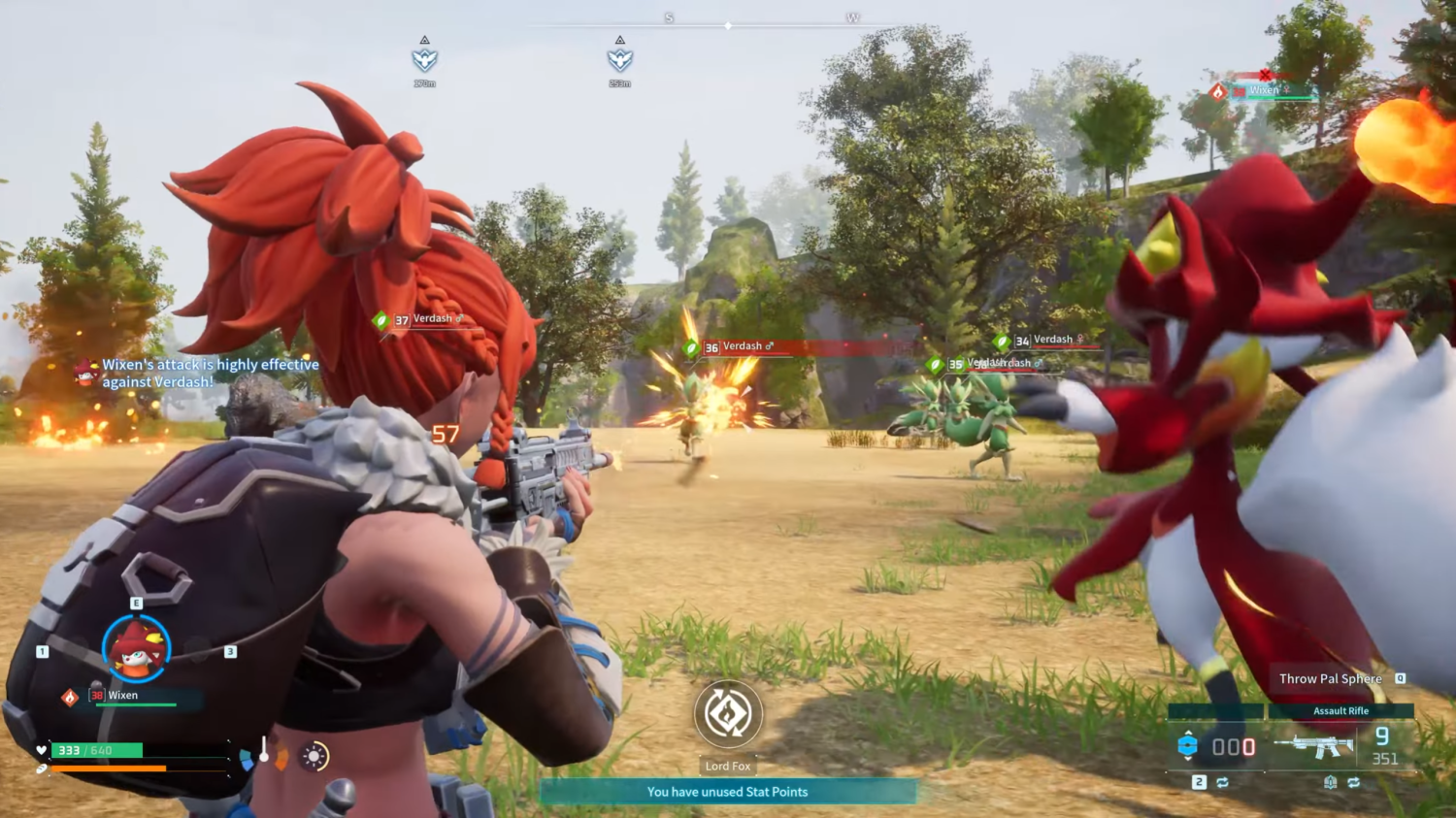The image size is (1456, 818).
Task: Open the unused Stat Points notification
Action: (x=727, y=792)
